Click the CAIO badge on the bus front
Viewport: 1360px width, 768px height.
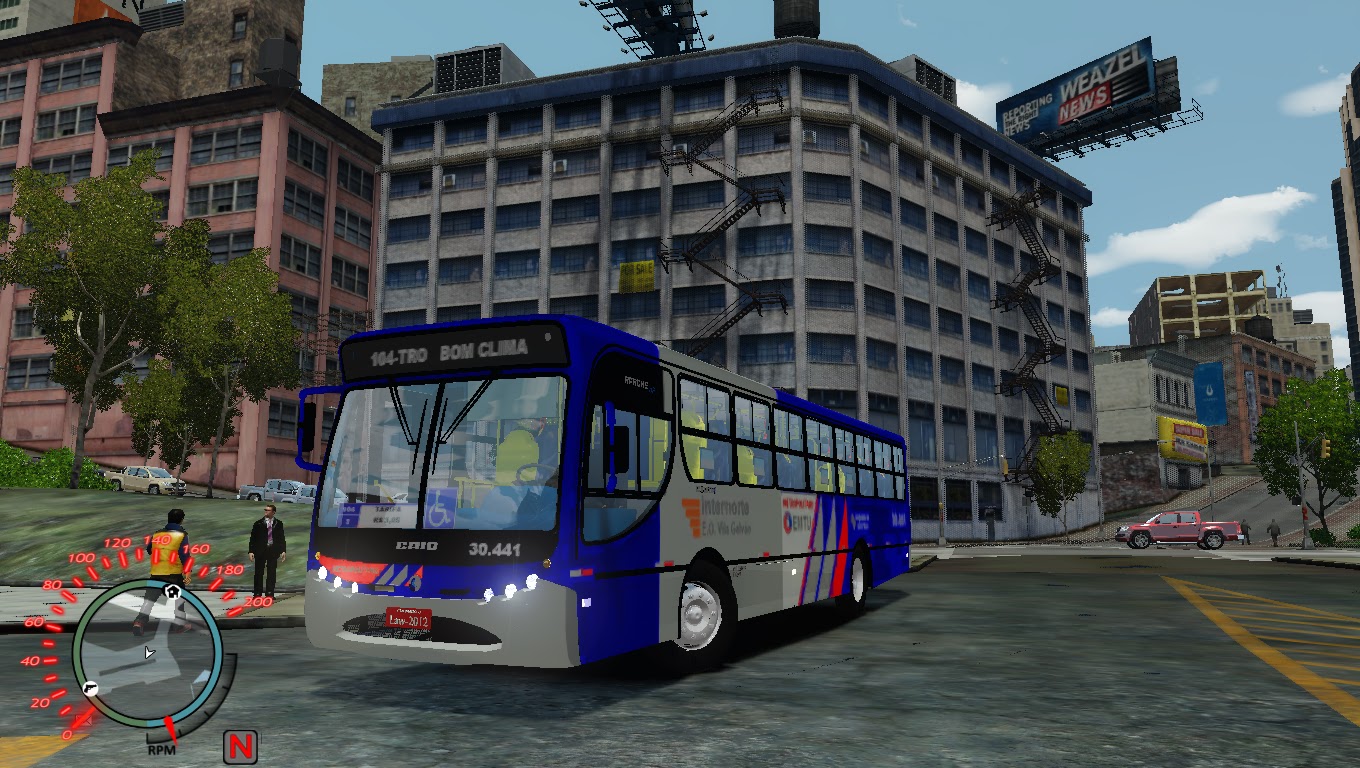click(x=417, y=546)
